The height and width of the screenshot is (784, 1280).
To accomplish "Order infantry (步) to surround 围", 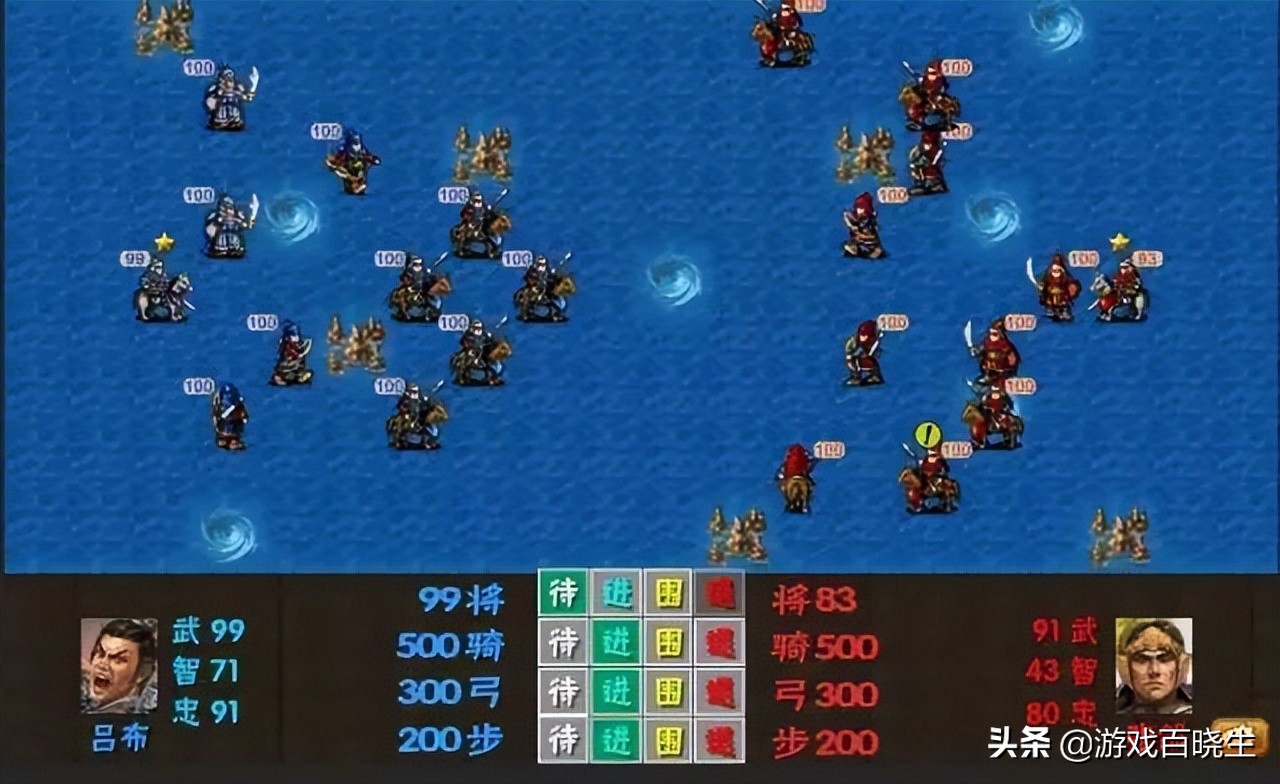I will point(668,740).
